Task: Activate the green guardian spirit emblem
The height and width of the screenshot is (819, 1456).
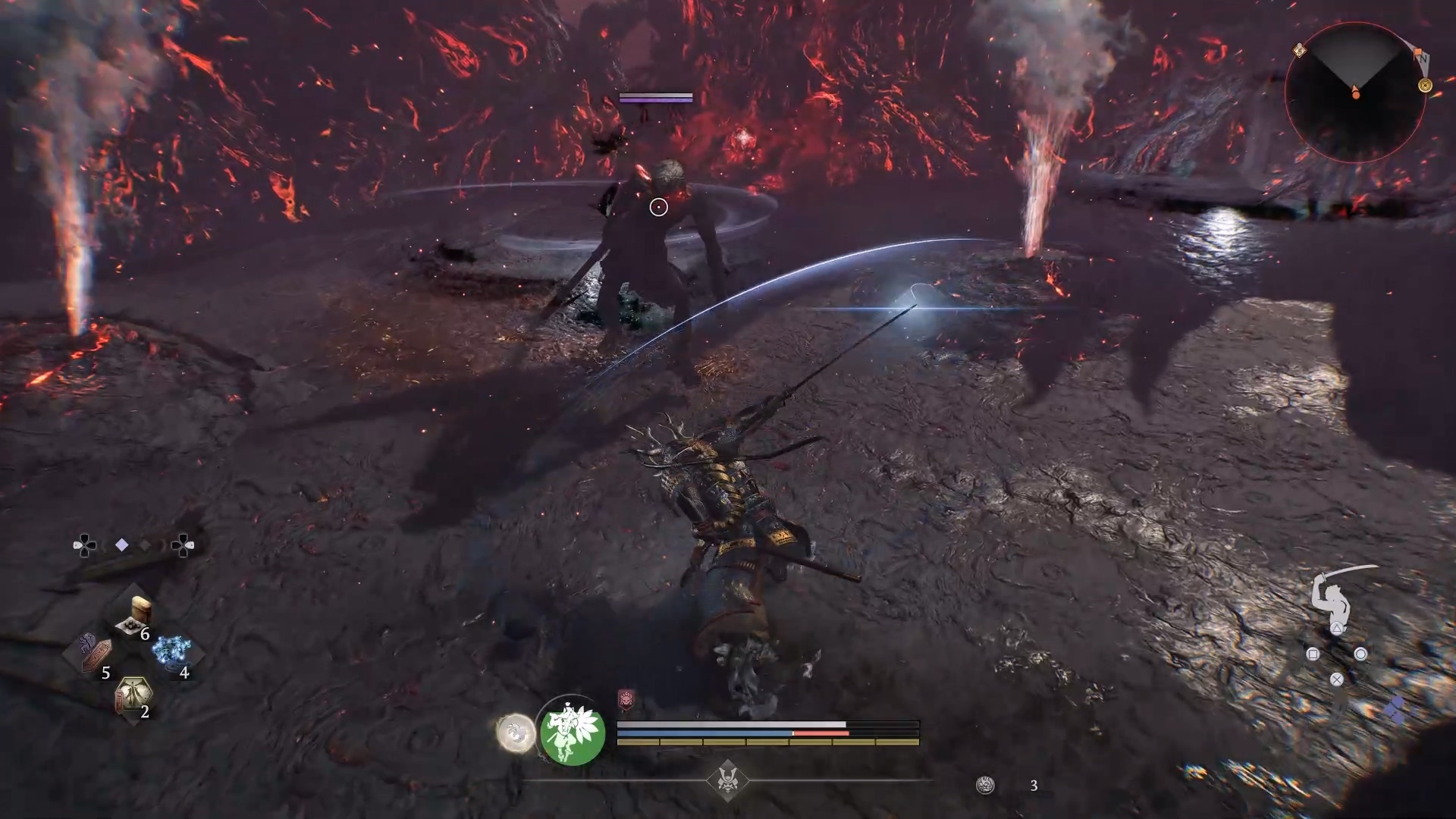Action: (573, 732)
